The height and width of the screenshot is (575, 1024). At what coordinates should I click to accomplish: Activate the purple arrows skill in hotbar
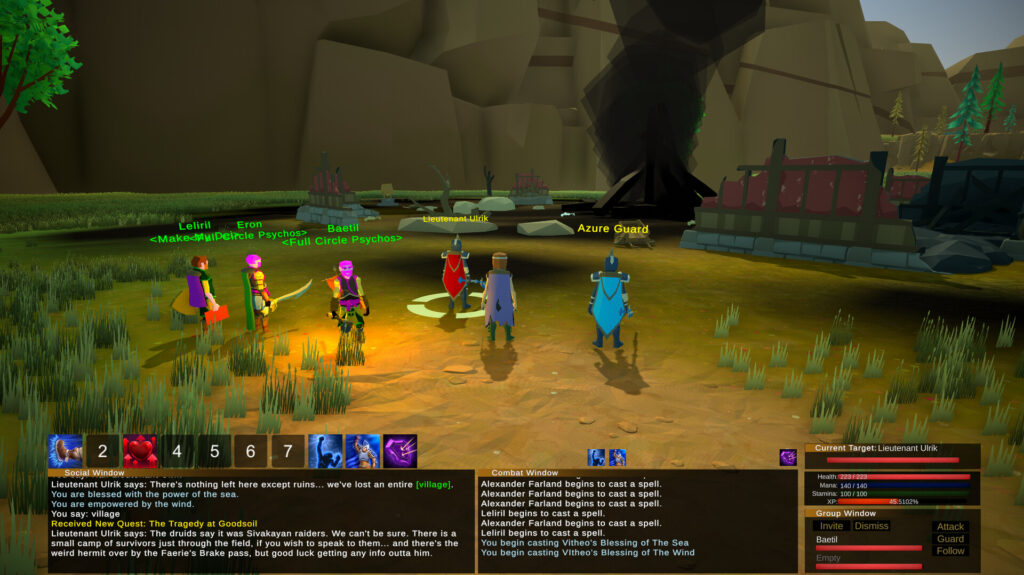click(400, 451)
